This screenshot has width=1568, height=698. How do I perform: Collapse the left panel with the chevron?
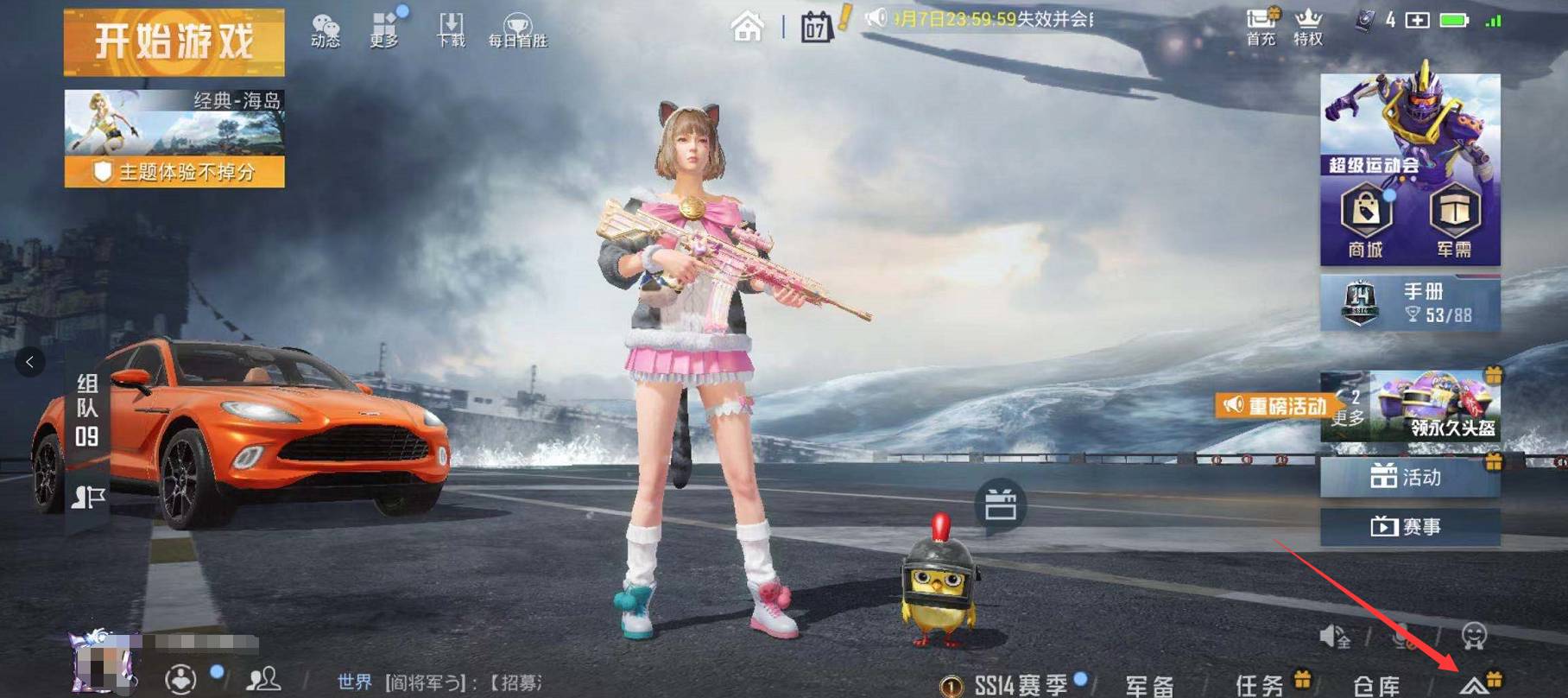pos(31,360)
